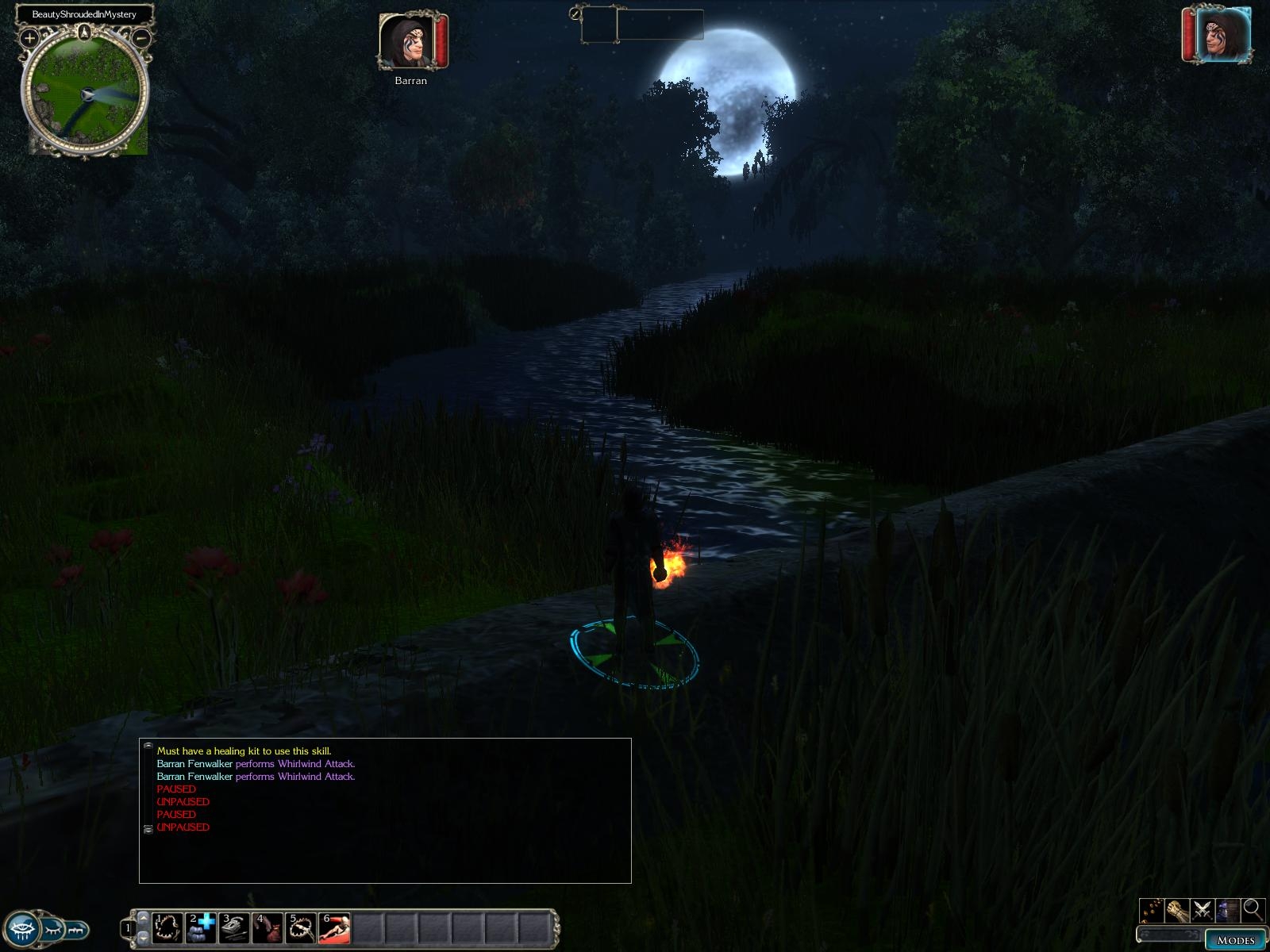Open the Modes panel button
Viewport: 1270px width, 952px height.
point(1235,940)
